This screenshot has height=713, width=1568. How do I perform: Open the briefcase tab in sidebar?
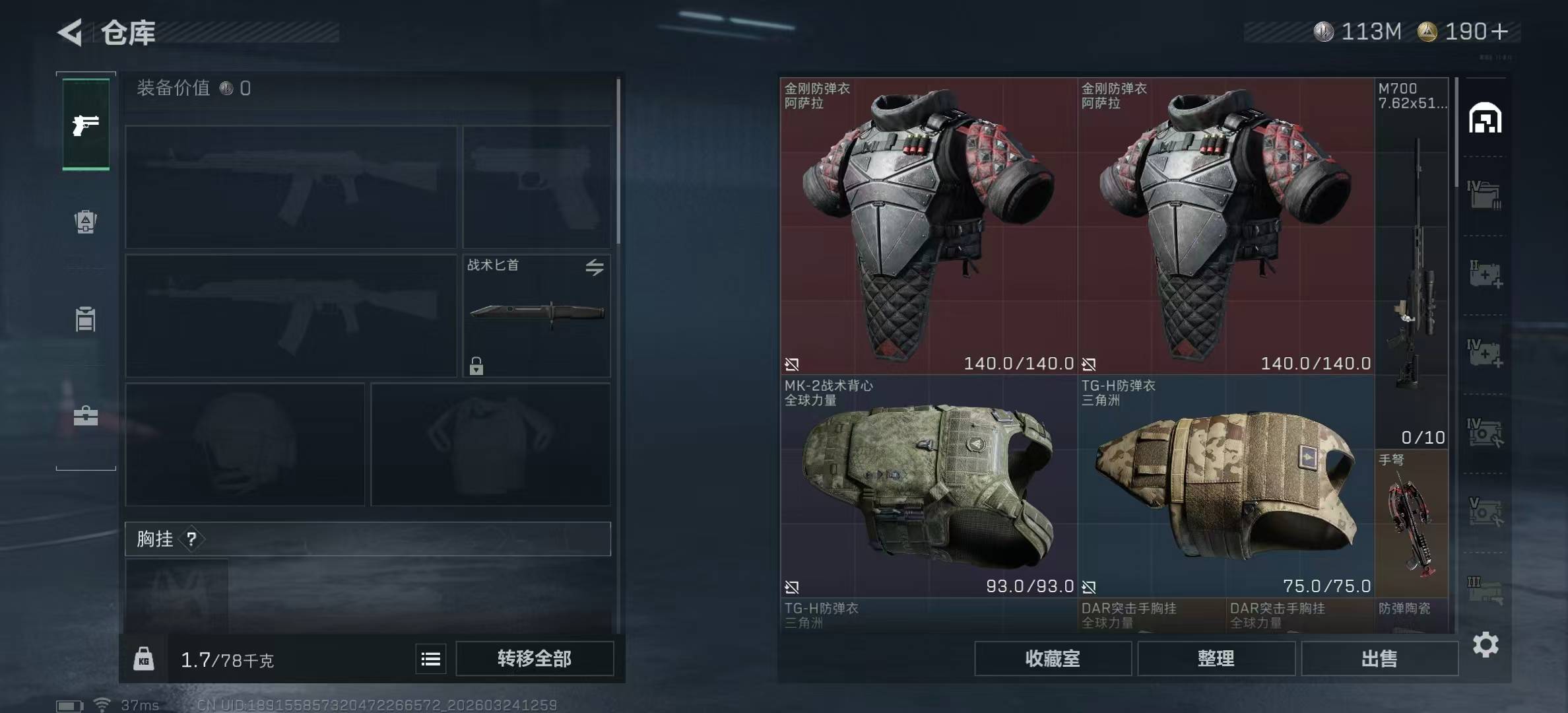point(86,416)
